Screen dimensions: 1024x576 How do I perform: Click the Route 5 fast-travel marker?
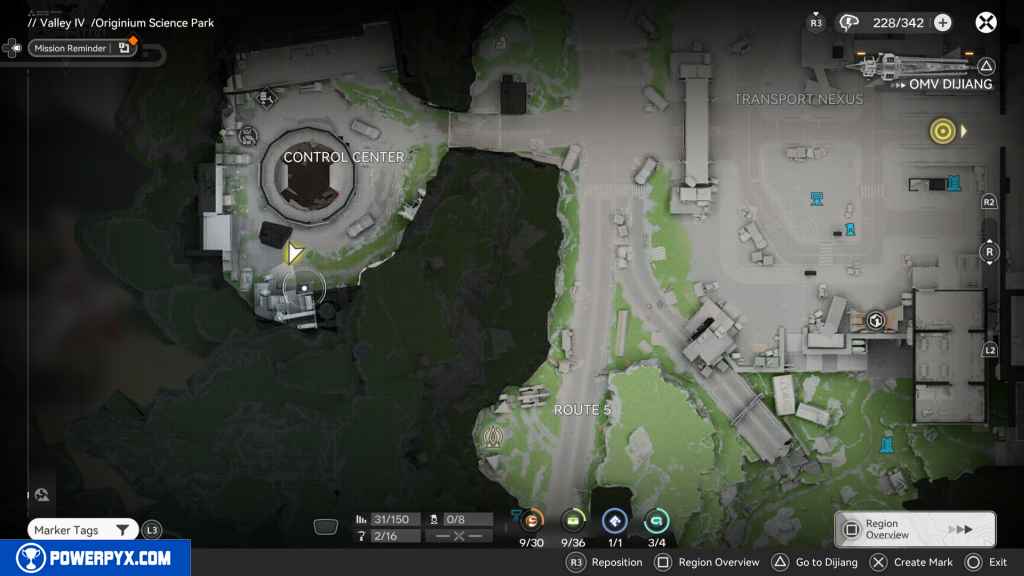coord(492,436)
